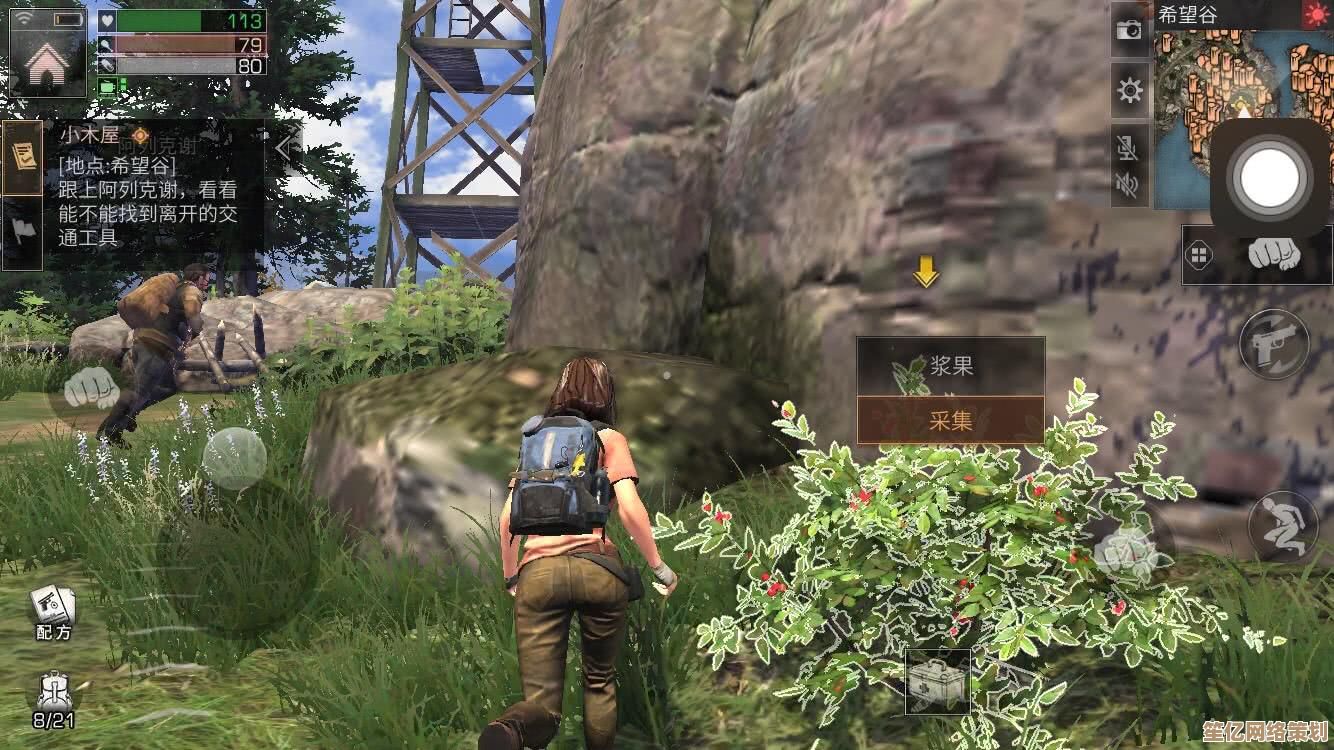This screenshot has height=750, width=1334.
Task: Tap the white AssistiveTouch circle overlay
Action: [x=1270, y=180]
